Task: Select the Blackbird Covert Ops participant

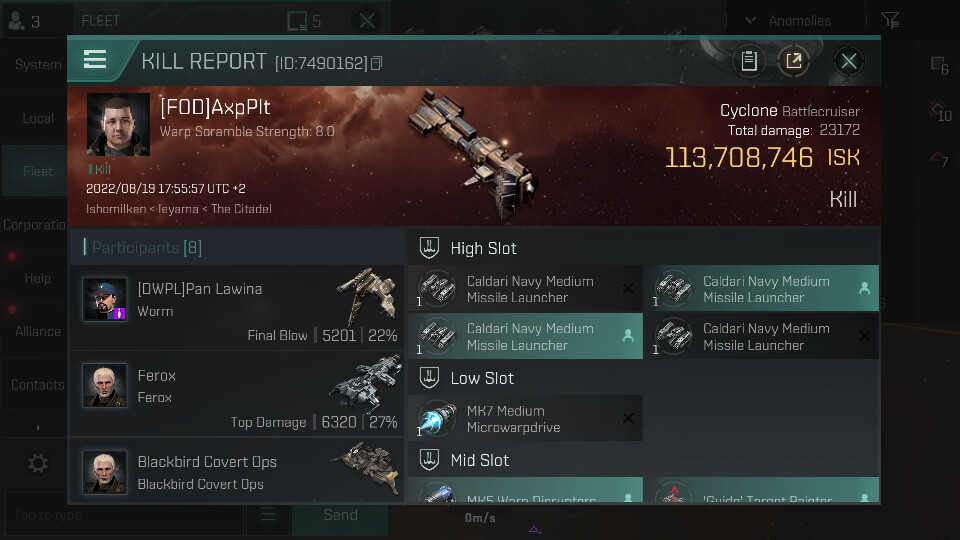Action: coord(239,472)
